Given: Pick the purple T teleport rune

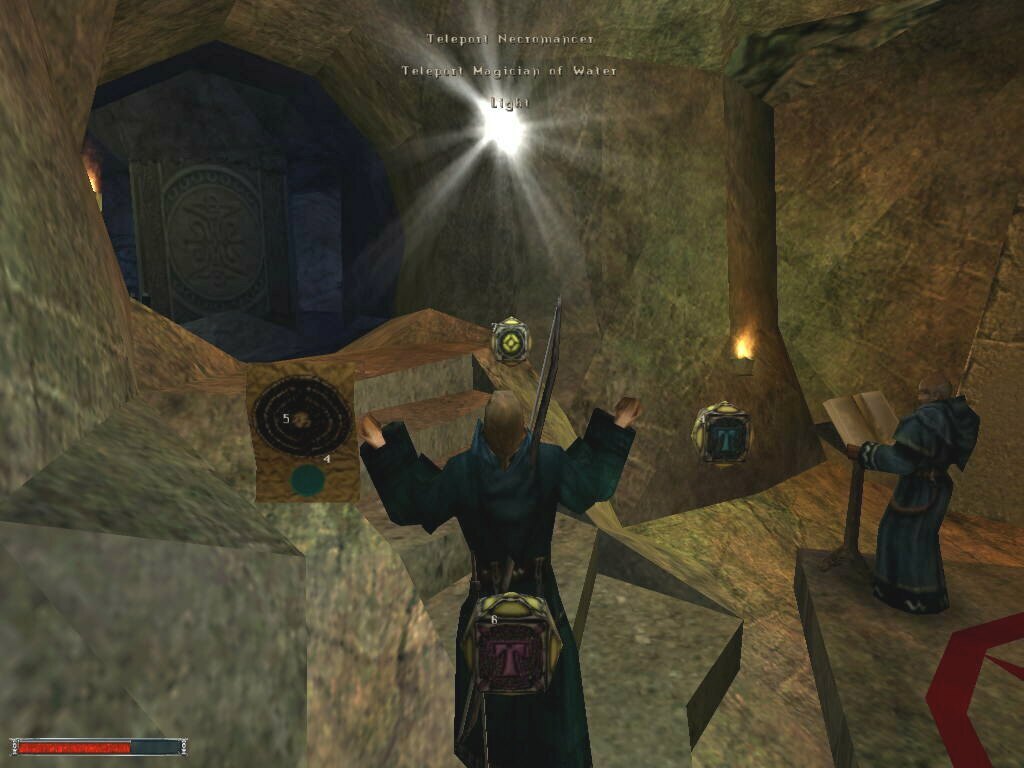Looking at the screenshot, I should click(497, 643).
